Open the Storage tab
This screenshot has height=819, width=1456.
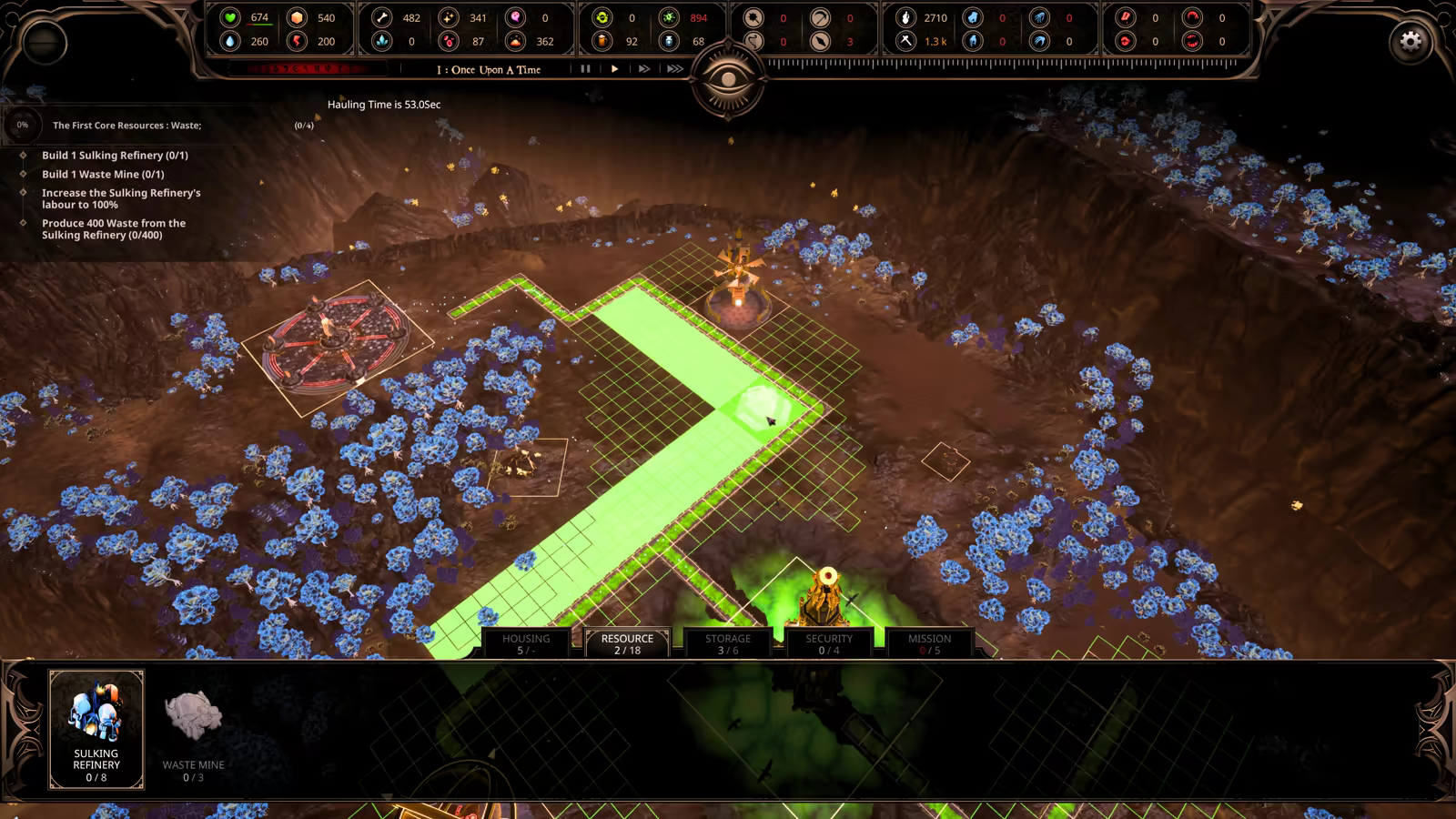click(728, 643)
